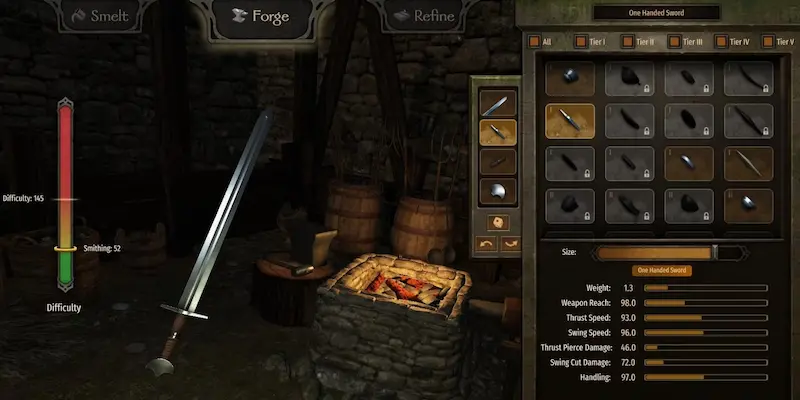Open the Refine tab
This screenshot has height=400, width=800.
coord(422,16)
